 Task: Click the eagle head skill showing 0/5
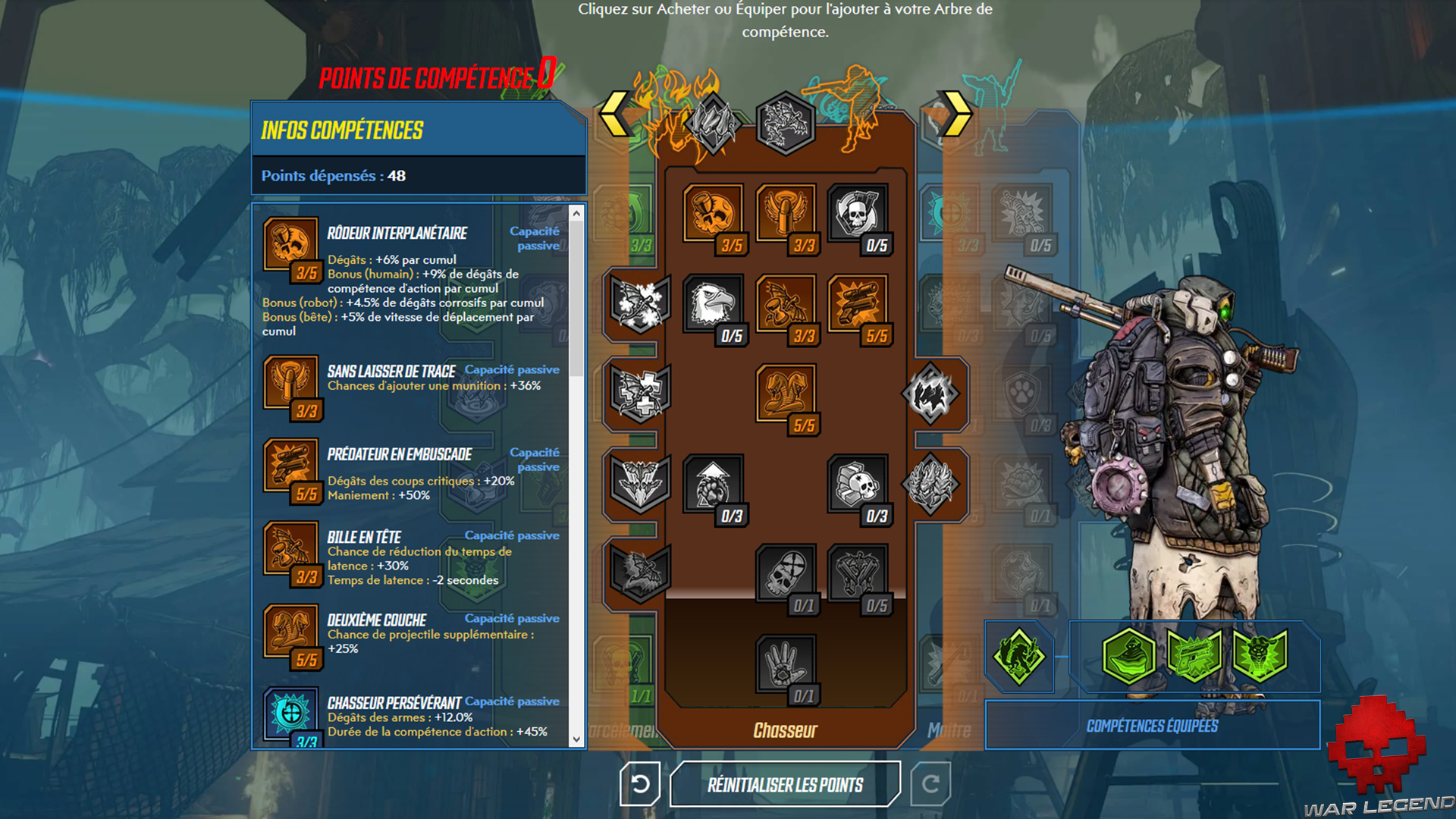pos(713,303)
